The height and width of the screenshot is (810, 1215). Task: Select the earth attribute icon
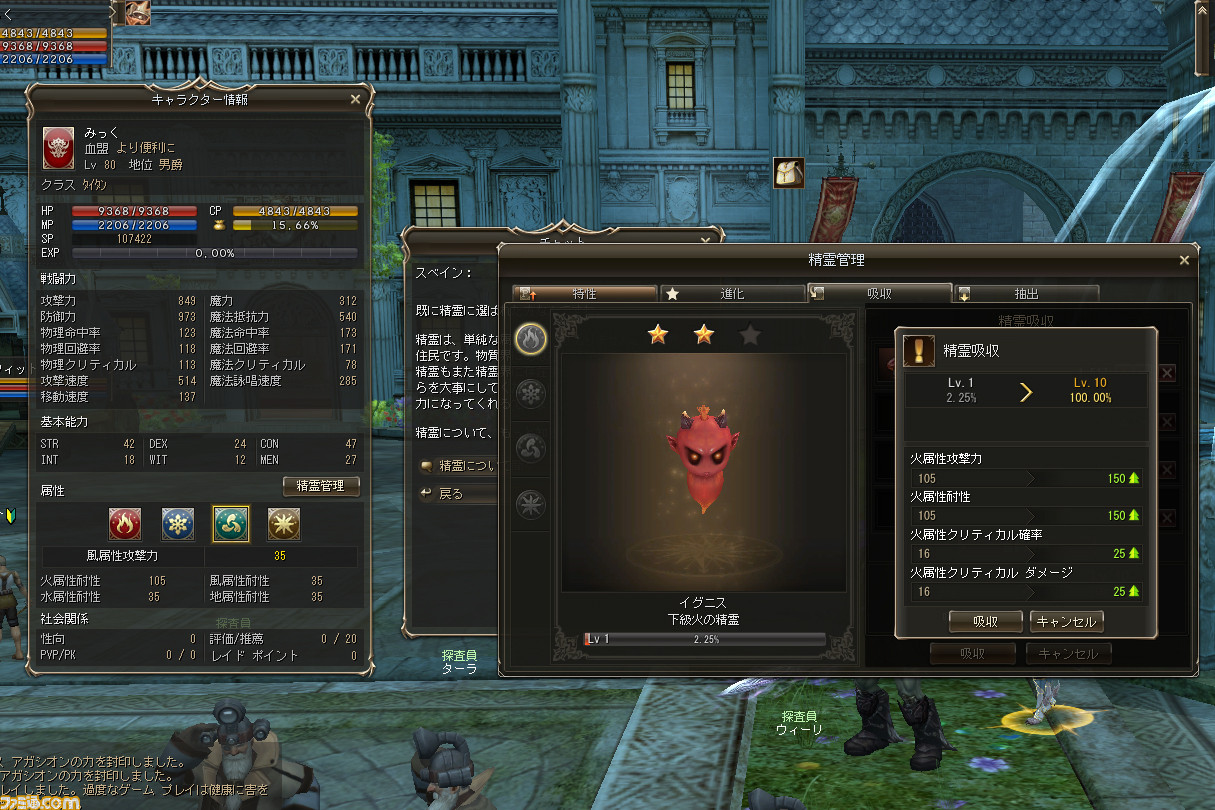[x=284, y=523]
